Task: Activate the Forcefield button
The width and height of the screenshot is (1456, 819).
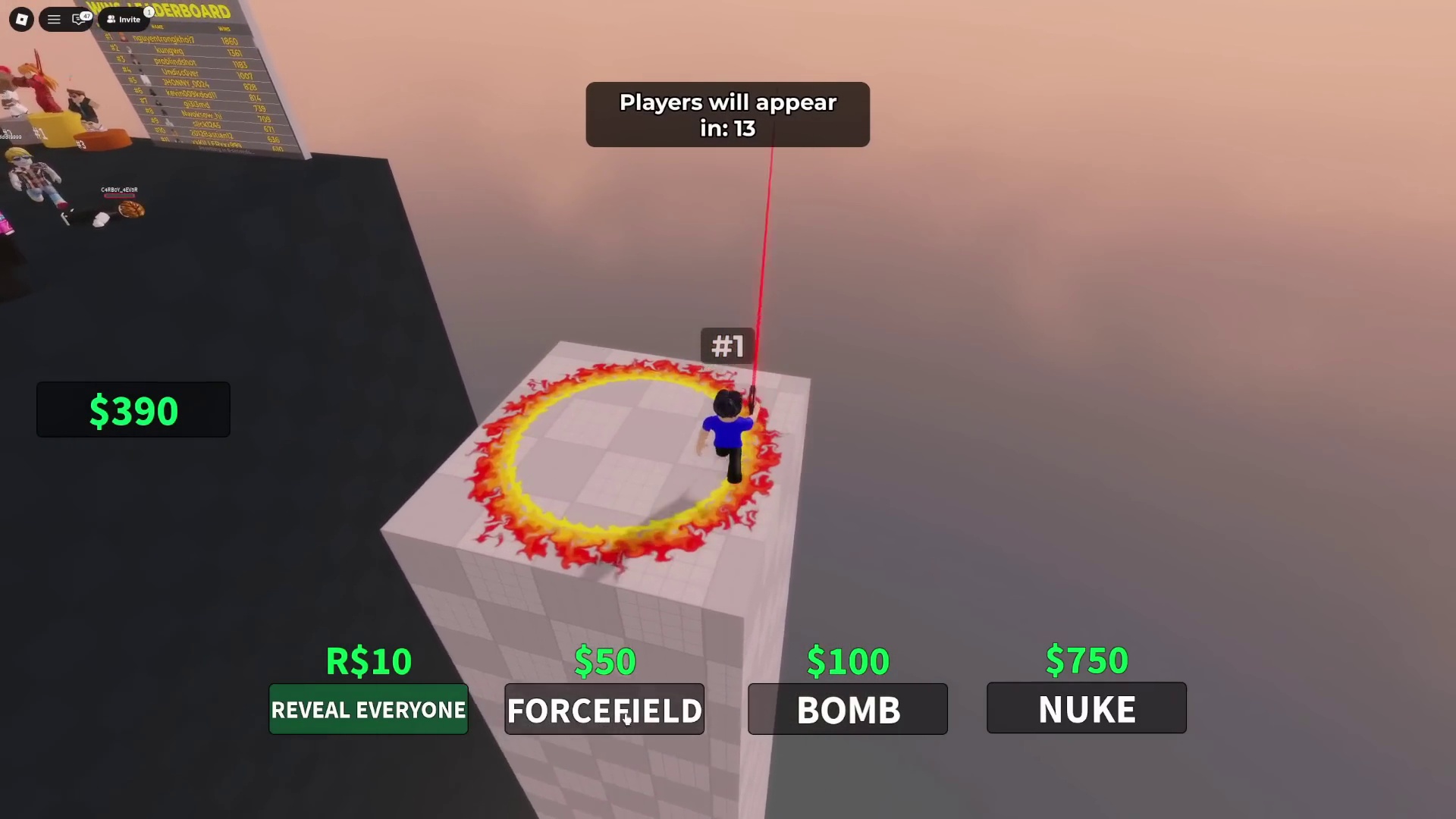Action: (x=604, y=709)
